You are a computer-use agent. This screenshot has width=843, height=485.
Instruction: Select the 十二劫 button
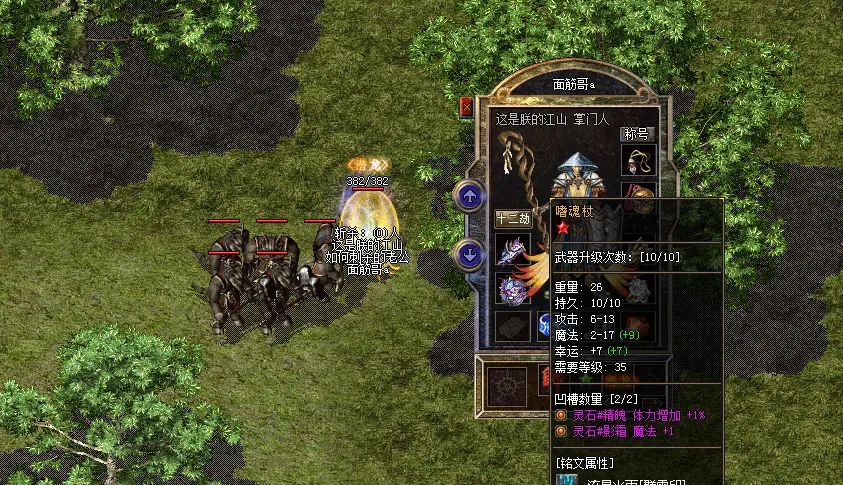[x=513, y=218]
